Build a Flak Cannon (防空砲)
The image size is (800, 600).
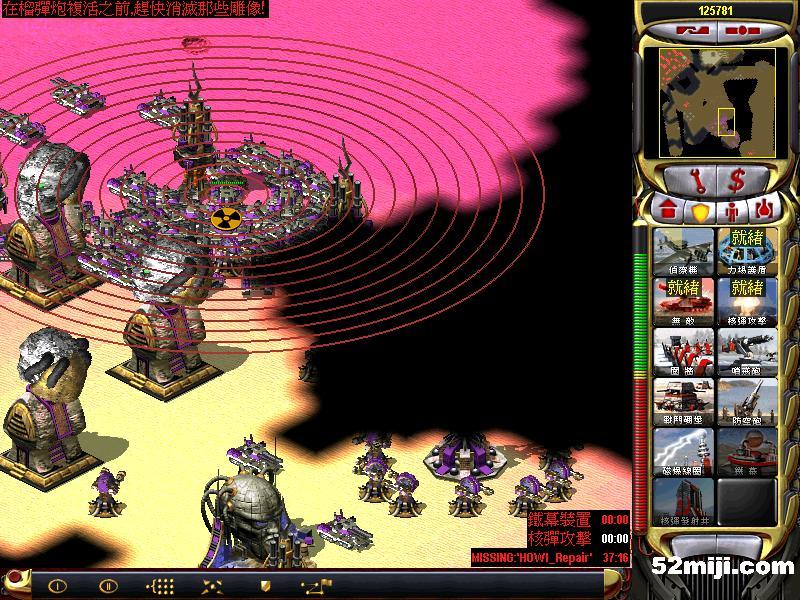pos(747,402)
